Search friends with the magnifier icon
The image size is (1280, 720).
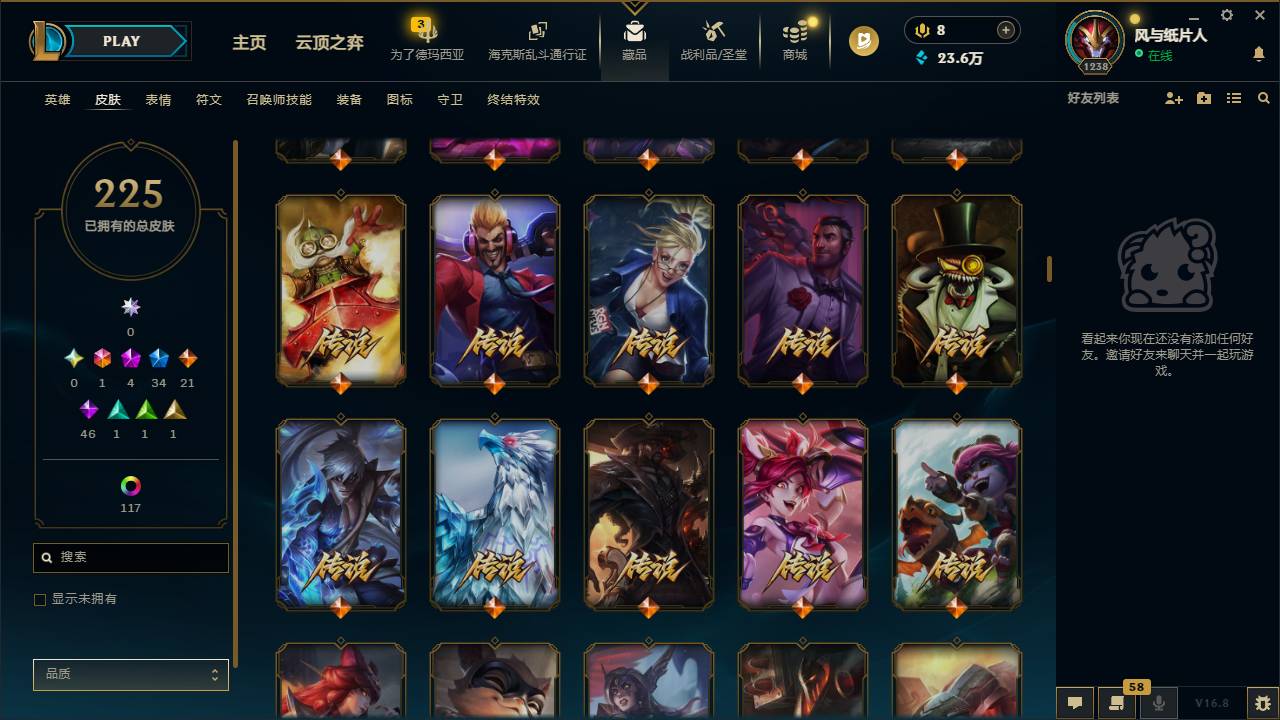point(1263,97)
